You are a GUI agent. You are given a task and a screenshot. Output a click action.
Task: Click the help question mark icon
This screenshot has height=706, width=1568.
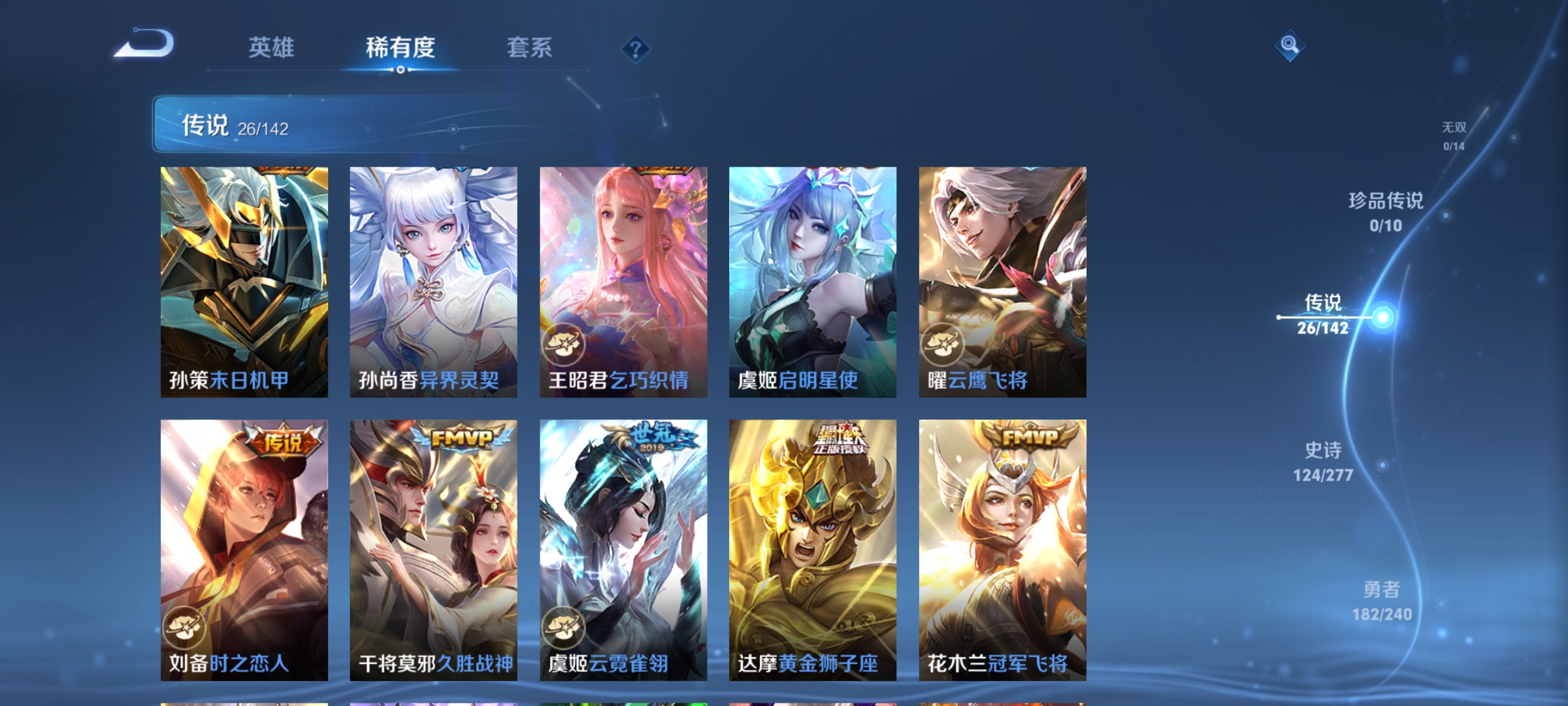click(x=635, y=47)
